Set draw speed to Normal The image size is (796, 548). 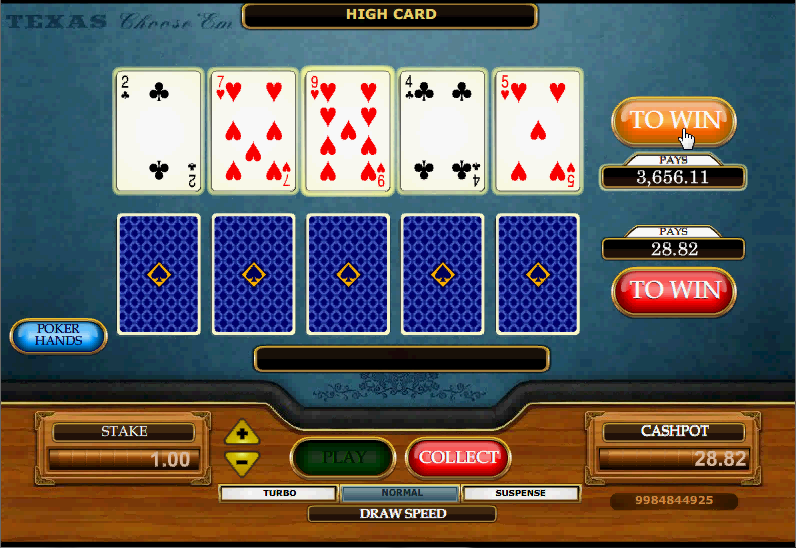[x=401, y=493]
